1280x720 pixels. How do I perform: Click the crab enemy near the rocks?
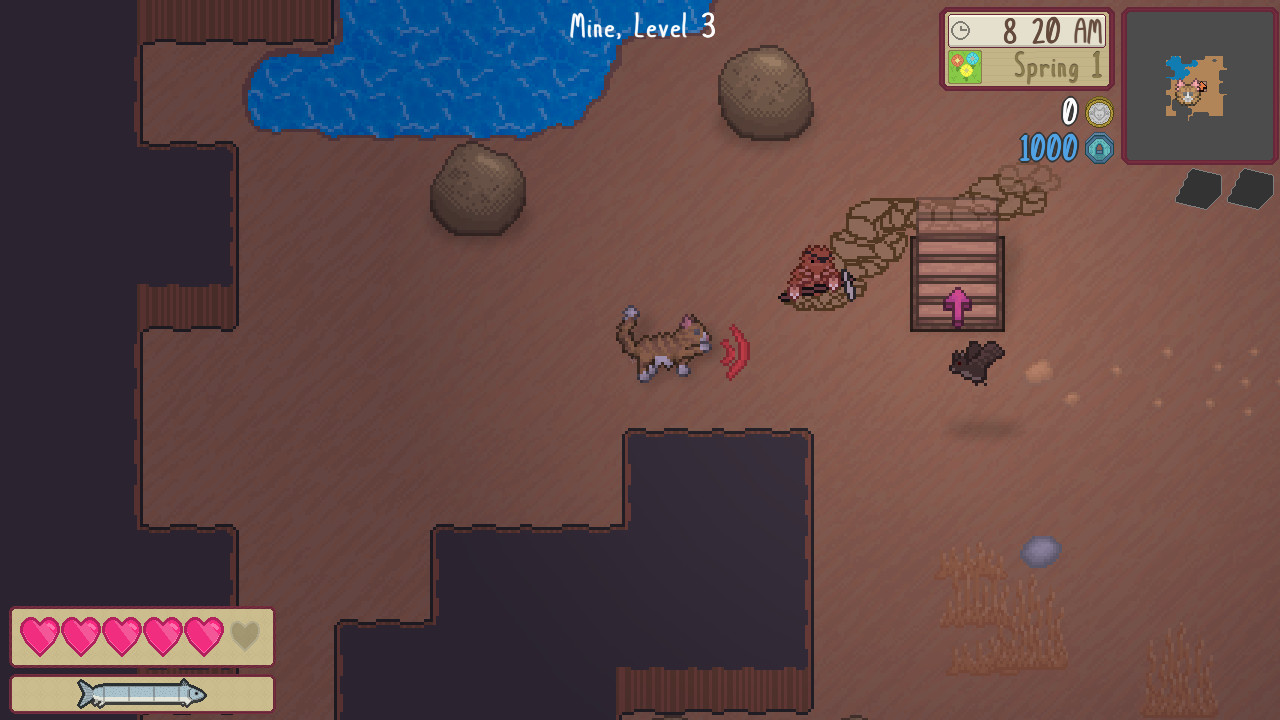click(815, 270)
